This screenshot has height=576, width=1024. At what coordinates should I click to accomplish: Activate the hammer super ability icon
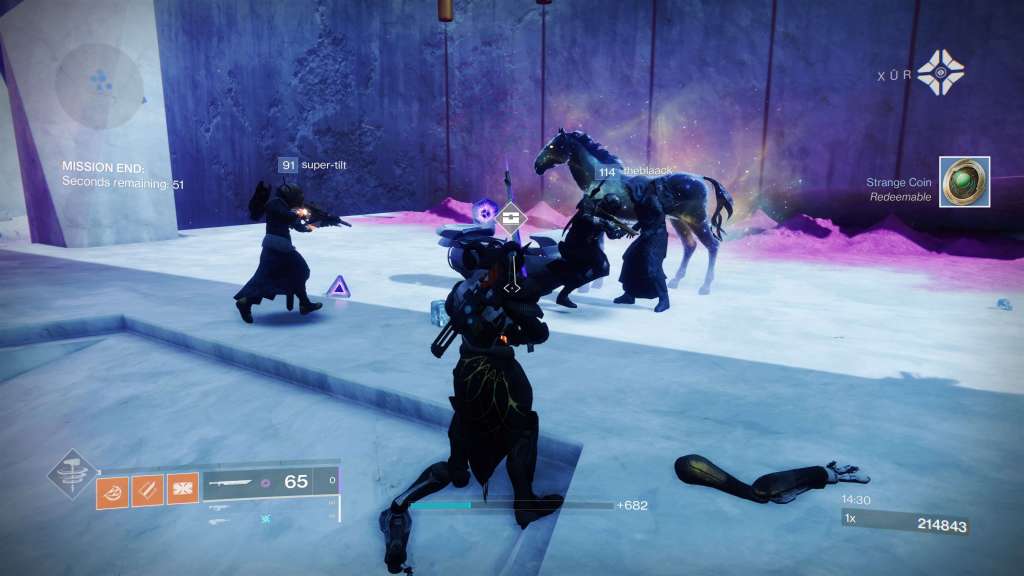(73, 476)
